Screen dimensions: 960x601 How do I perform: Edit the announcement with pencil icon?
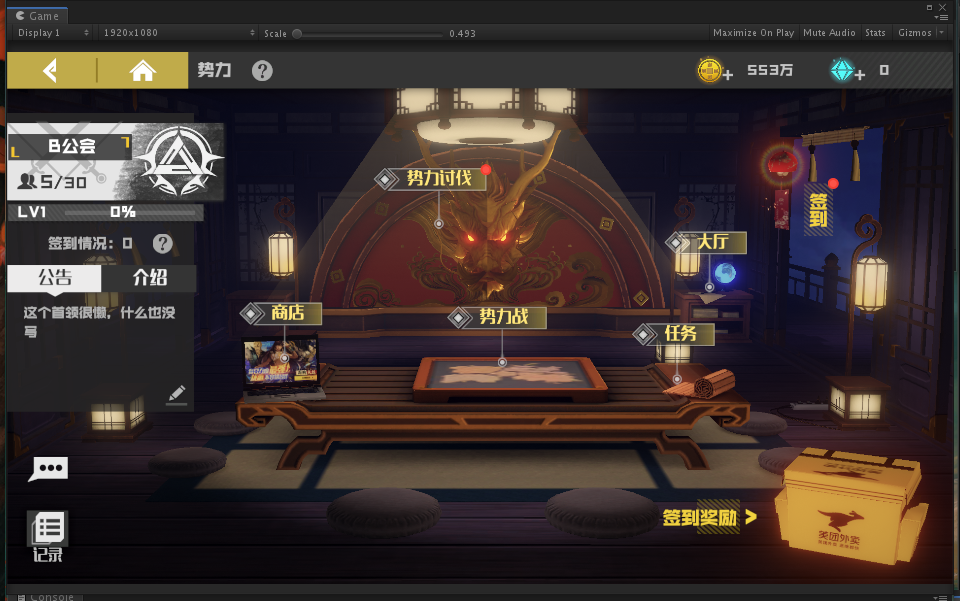[177, 394]
